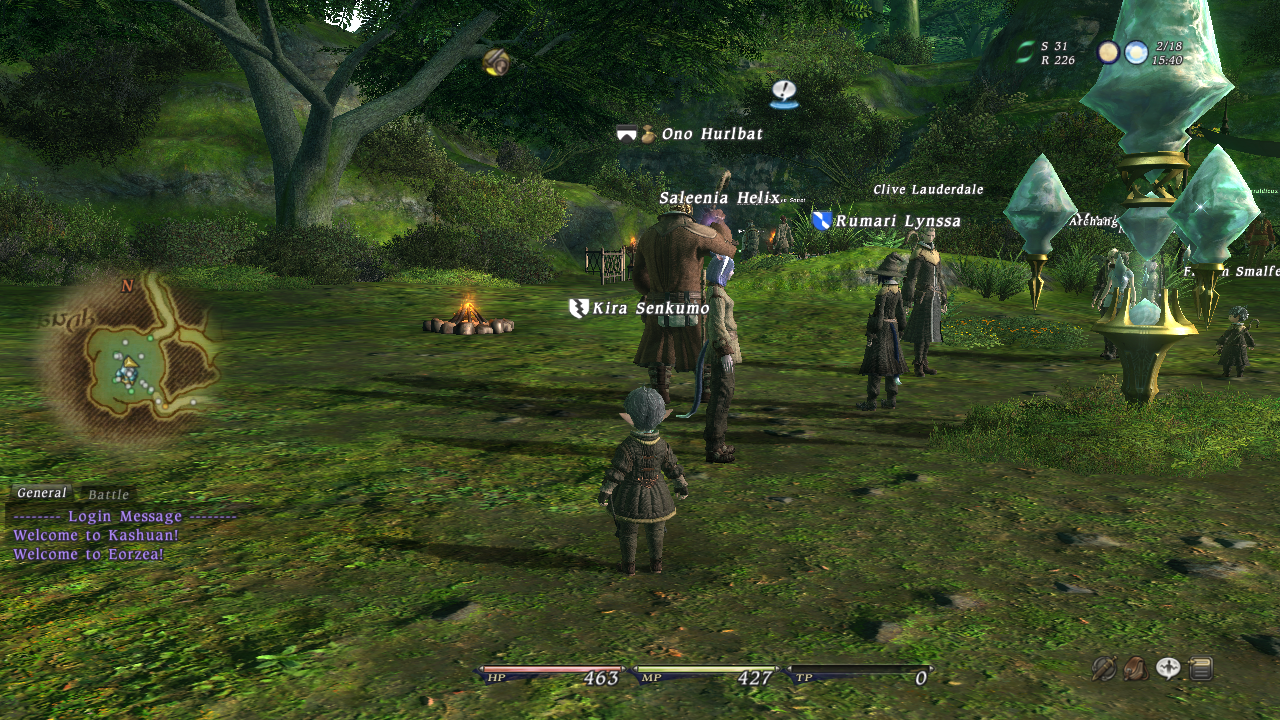The height and width of the screenshot is (720, 1280).
Task: Switch to the General chat tab
Action: click(x=42, y=493)
